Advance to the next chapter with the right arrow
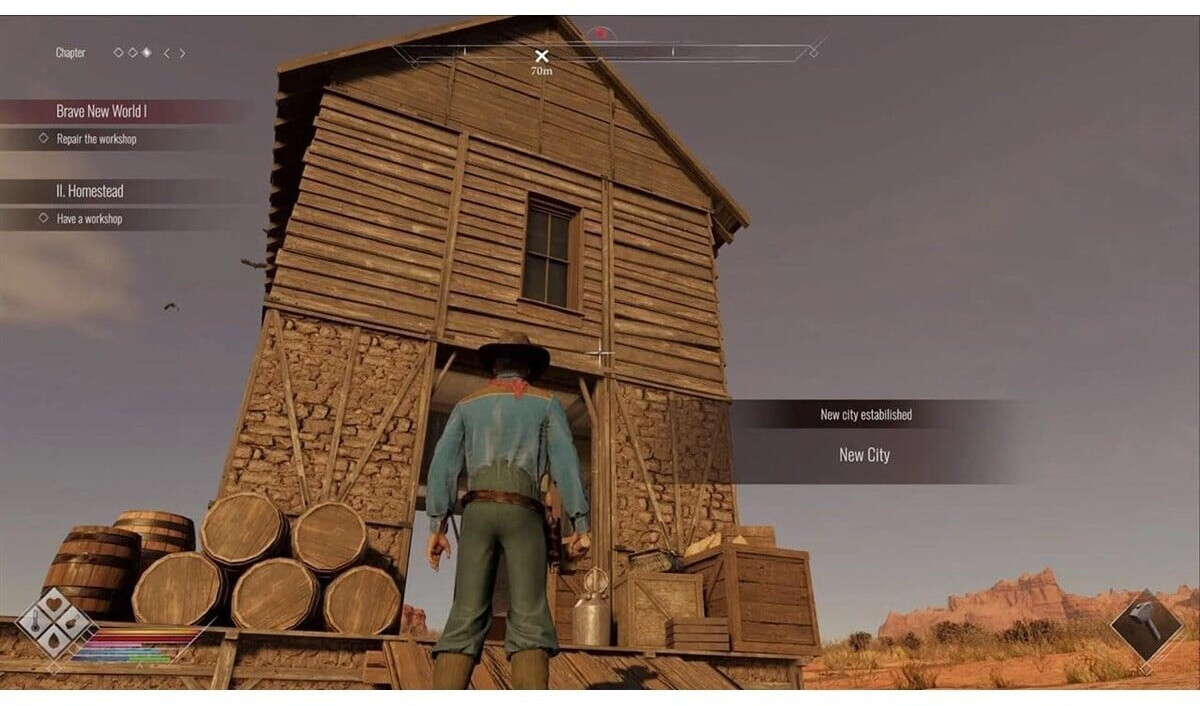 pos(182,53)
